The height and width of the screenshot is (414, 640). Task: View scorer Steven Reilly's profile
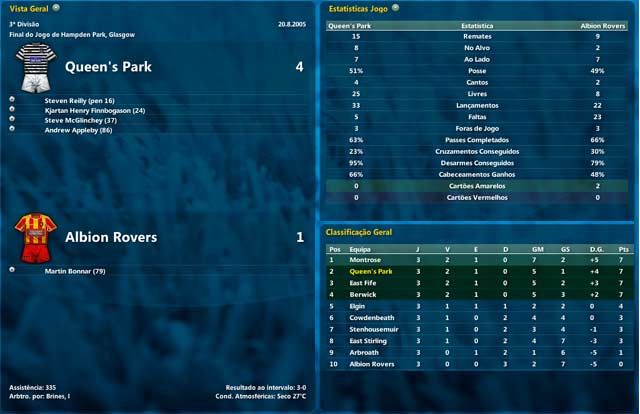click(80, 100)
